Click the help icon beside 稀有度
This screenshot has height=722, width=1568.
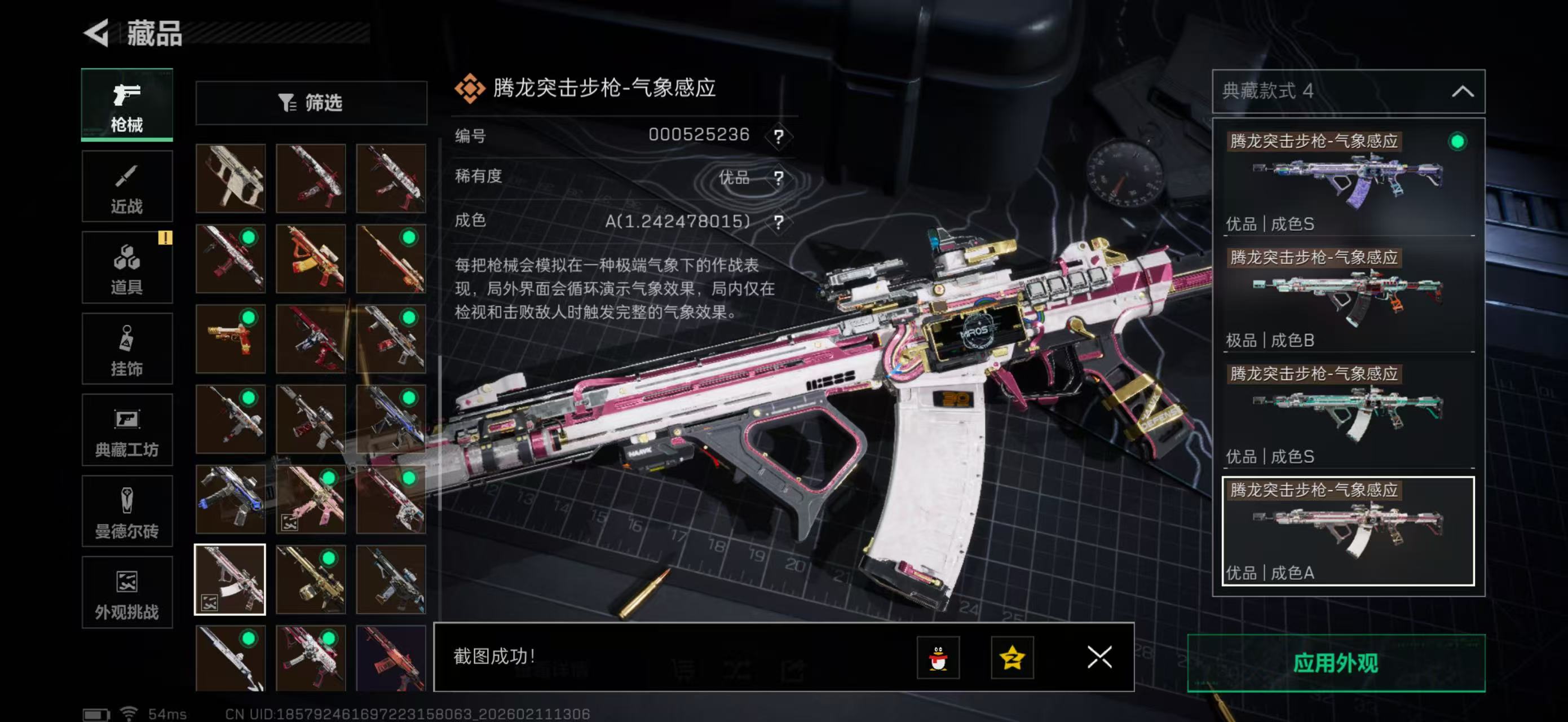[x=781, y=178]
